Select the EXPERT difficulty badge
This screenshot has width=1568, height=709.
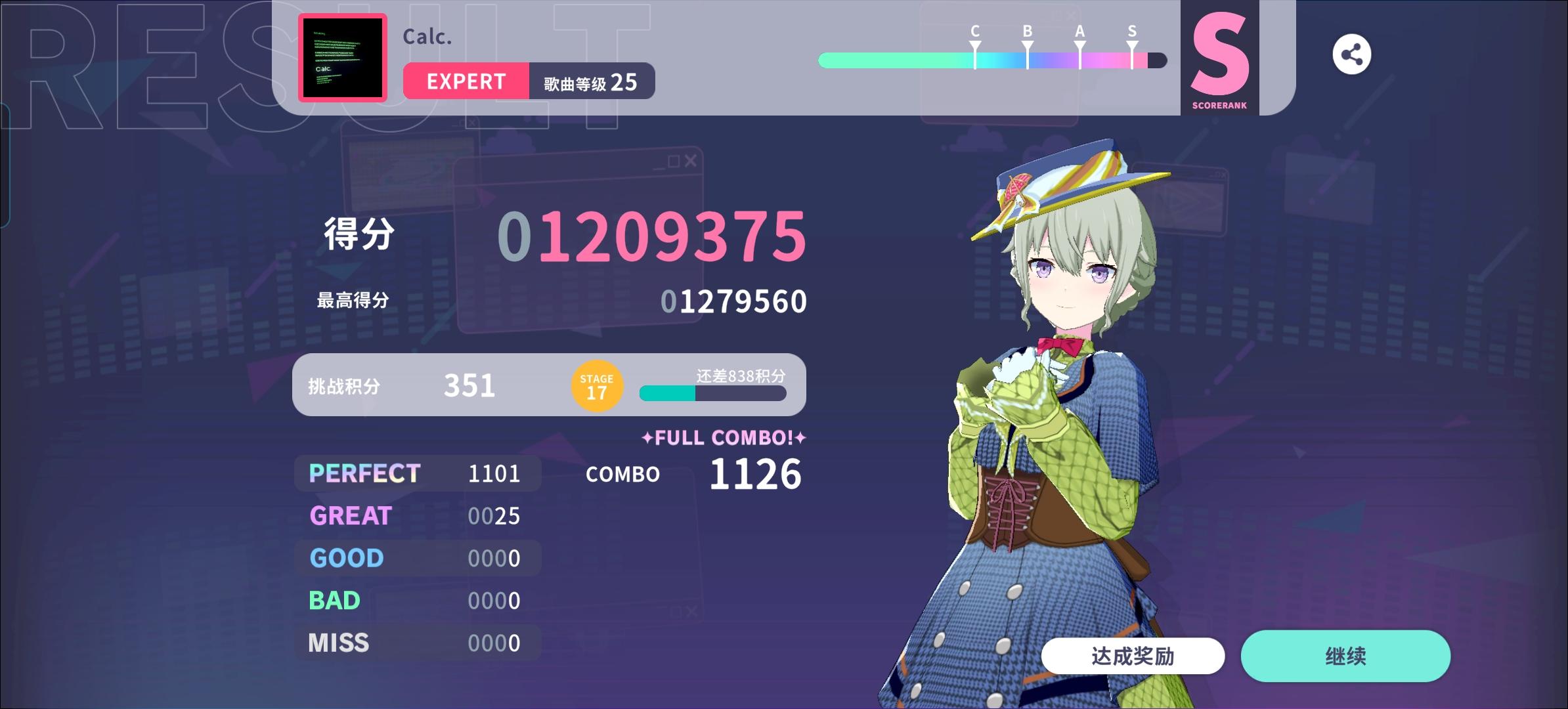pos(466,81)
